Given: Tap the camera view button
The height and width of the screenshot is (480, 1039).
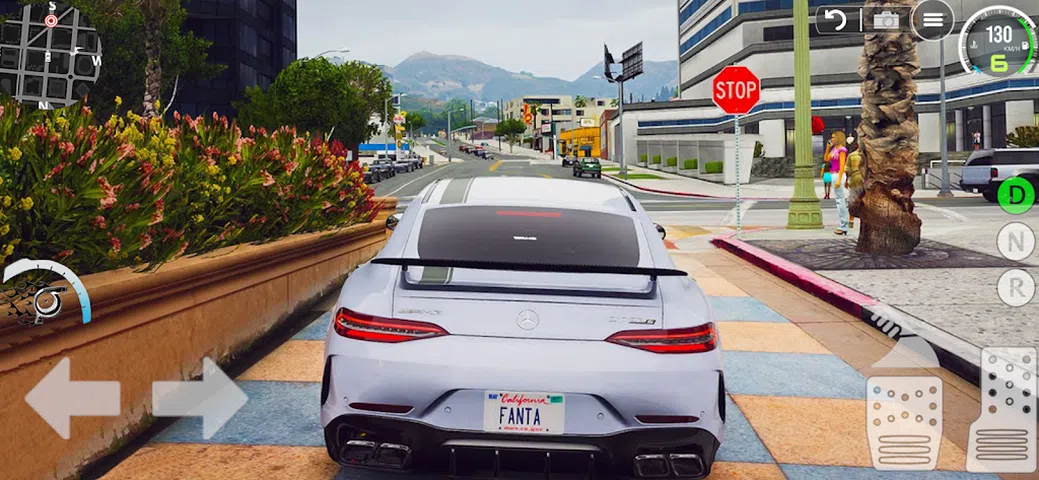Looking at the screenshot, I should pos(885,20).
